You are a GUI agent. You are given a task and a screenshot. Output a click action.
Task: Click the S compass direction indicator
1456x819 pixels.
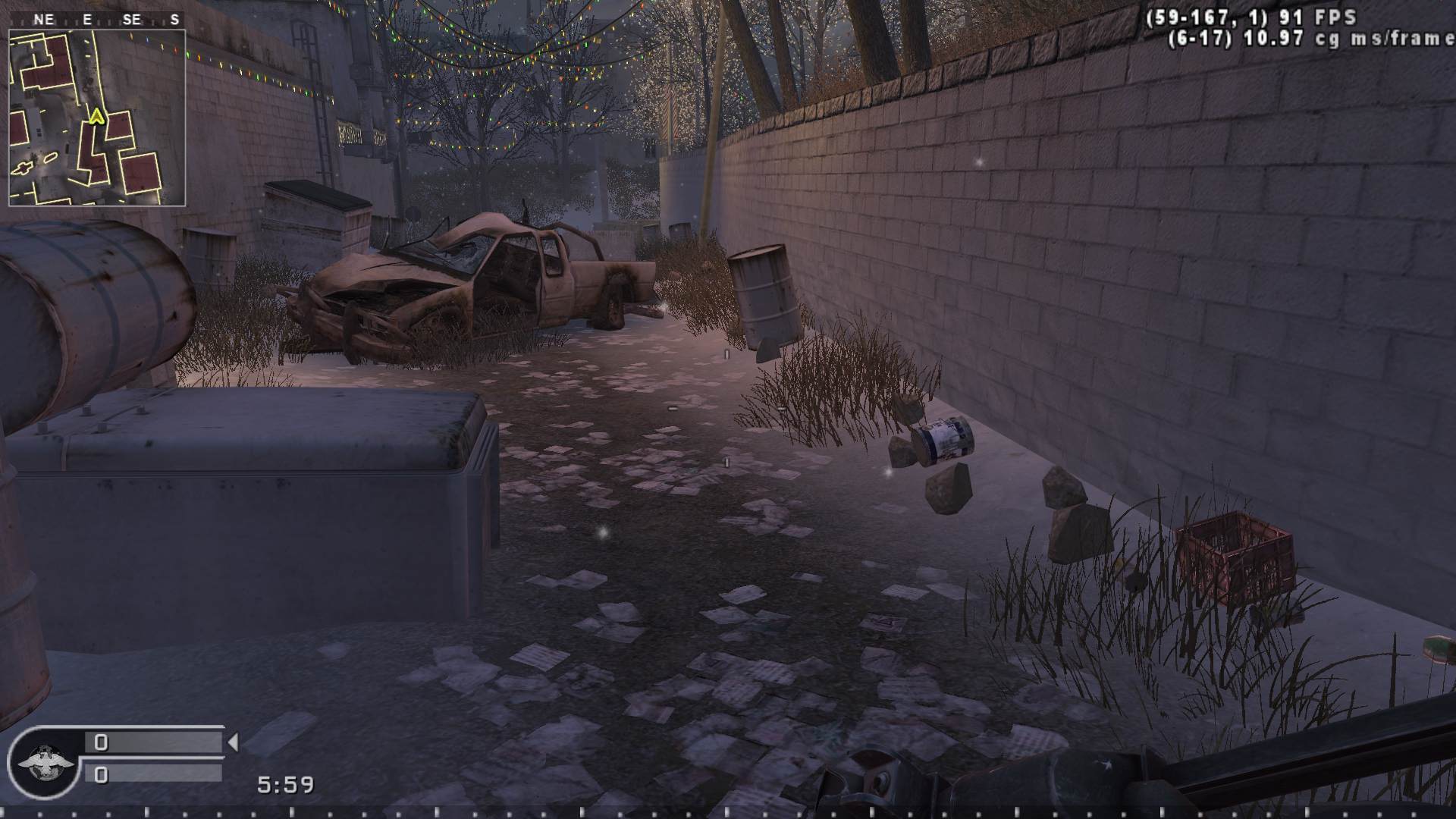point(175,20)
